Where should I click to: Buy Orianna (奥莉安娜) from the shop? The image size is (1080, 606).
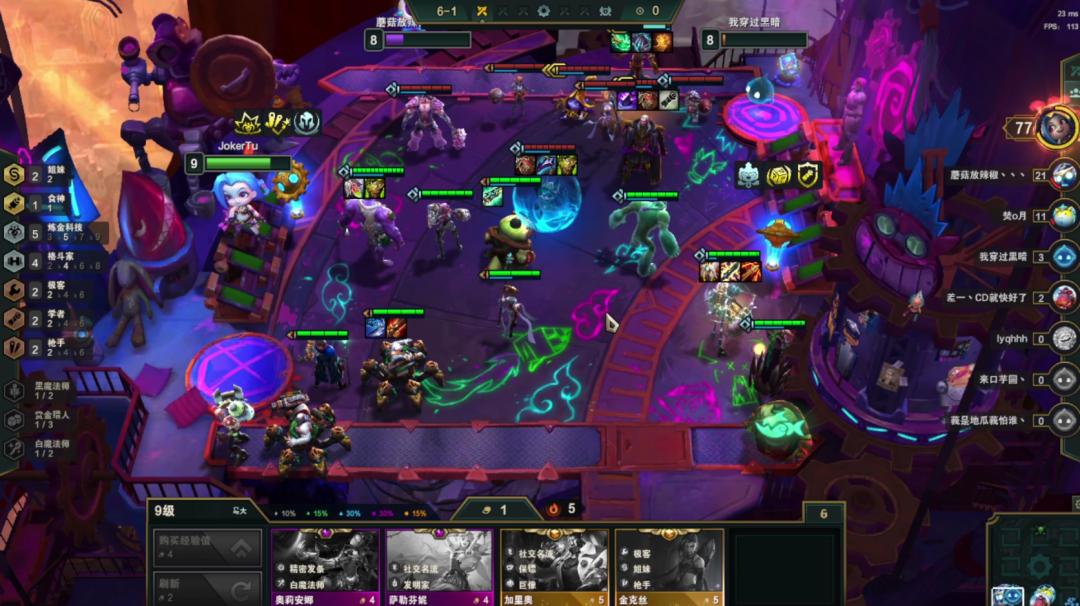tap(325, 566)
